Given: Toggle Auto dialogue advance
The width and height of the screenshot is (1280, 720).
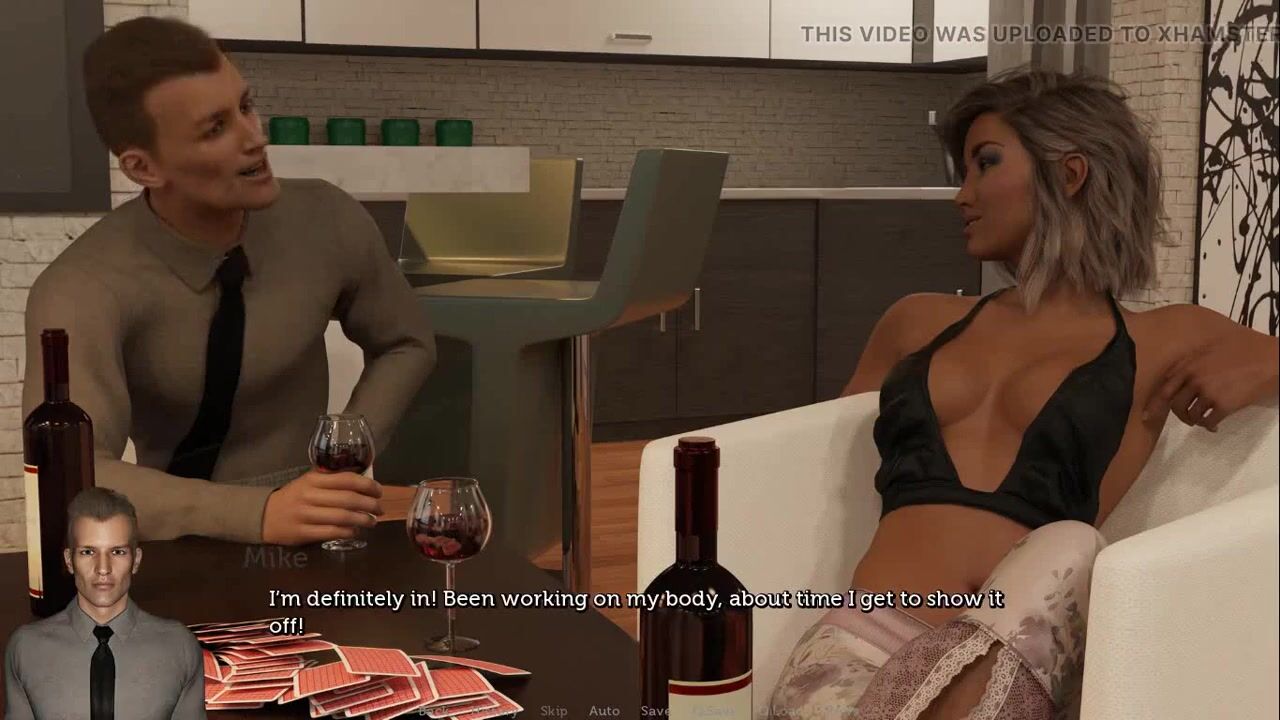Looking at the screenshot, I should pos(604,711).
